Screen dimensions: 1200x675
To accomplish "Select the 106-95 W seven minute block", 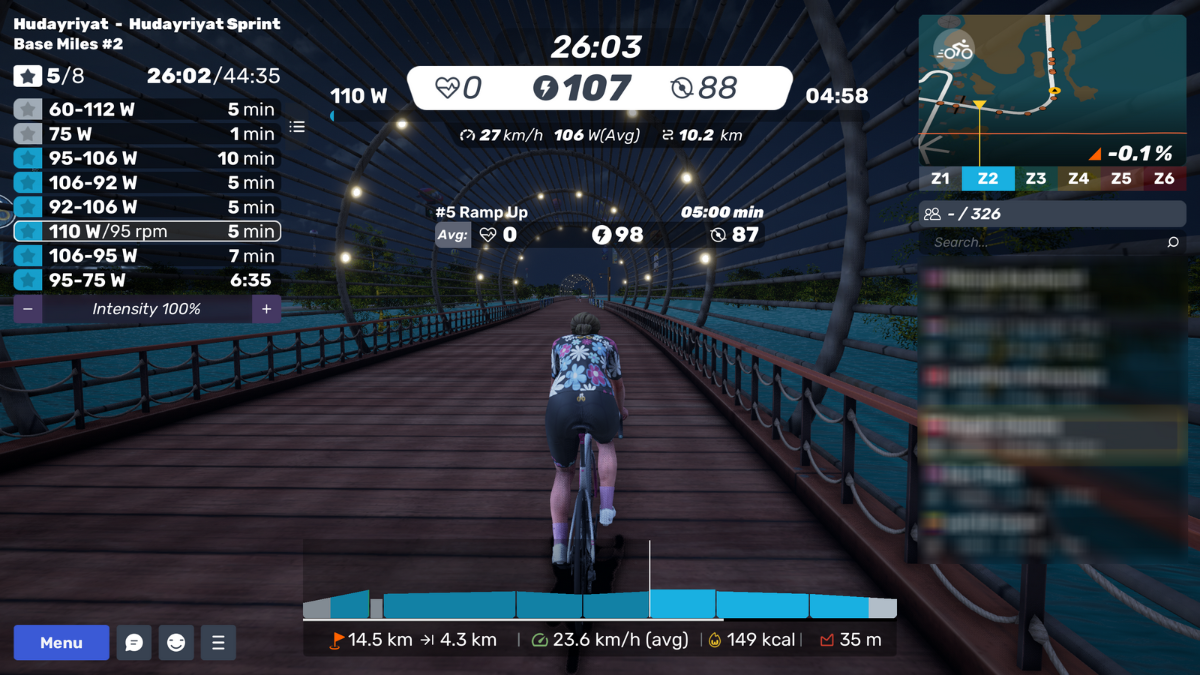I will click(x=147, y=256).
